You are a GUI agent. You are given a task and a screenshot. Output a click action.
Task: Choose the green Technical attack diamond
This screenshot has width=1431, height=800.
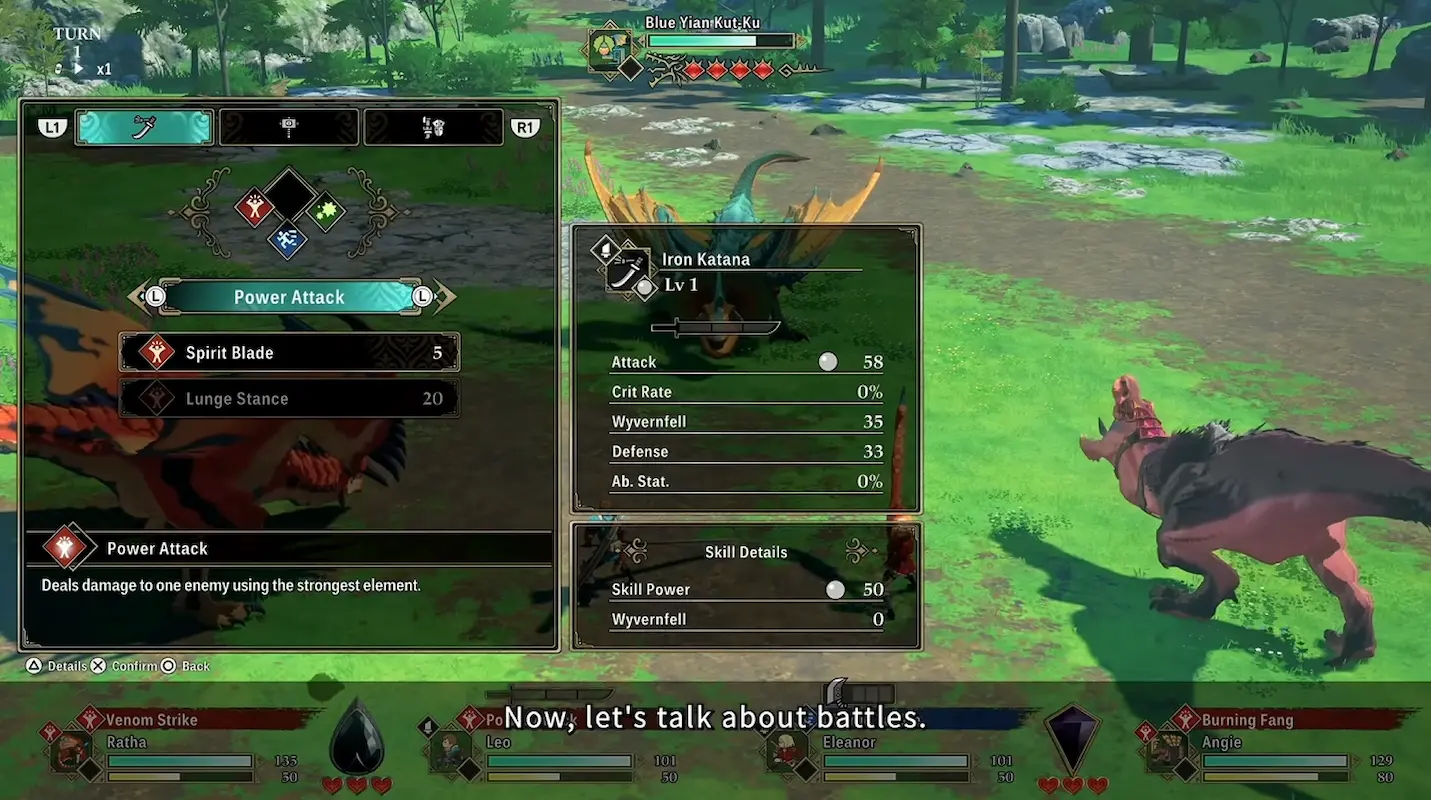[325, 211]
